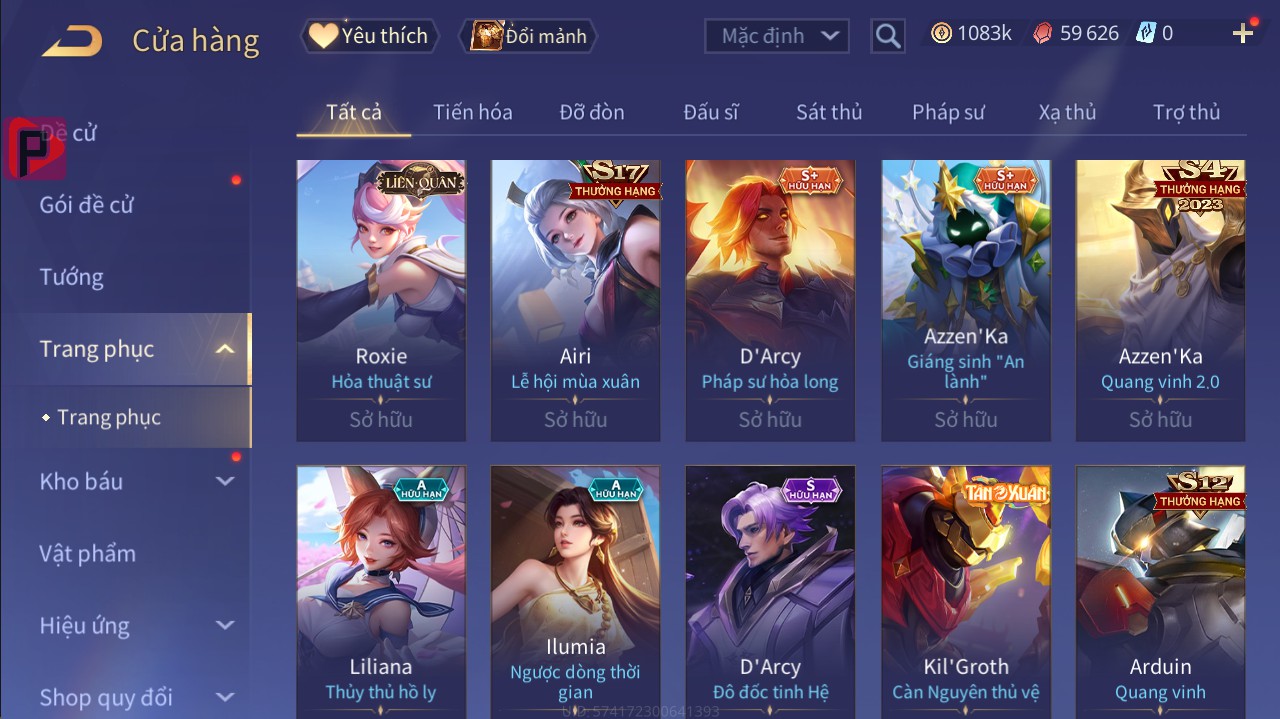
Task: Choose the Trợ thủ tab
Action: pyautogui.click(x=1186, y=112)
